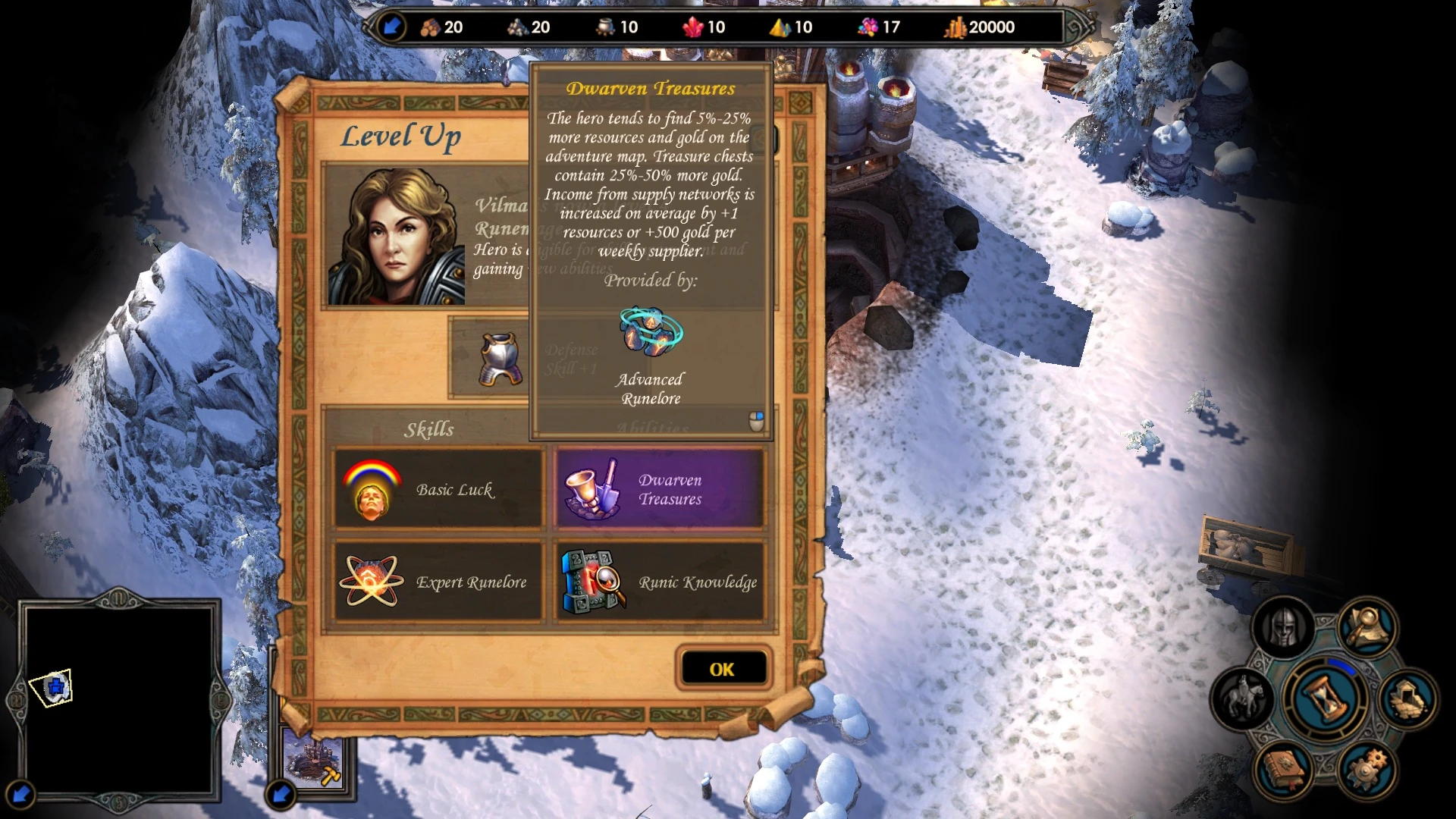
Task: Click the blue arrow beside the town thumbnail
Action: click(x=281, y=793)
